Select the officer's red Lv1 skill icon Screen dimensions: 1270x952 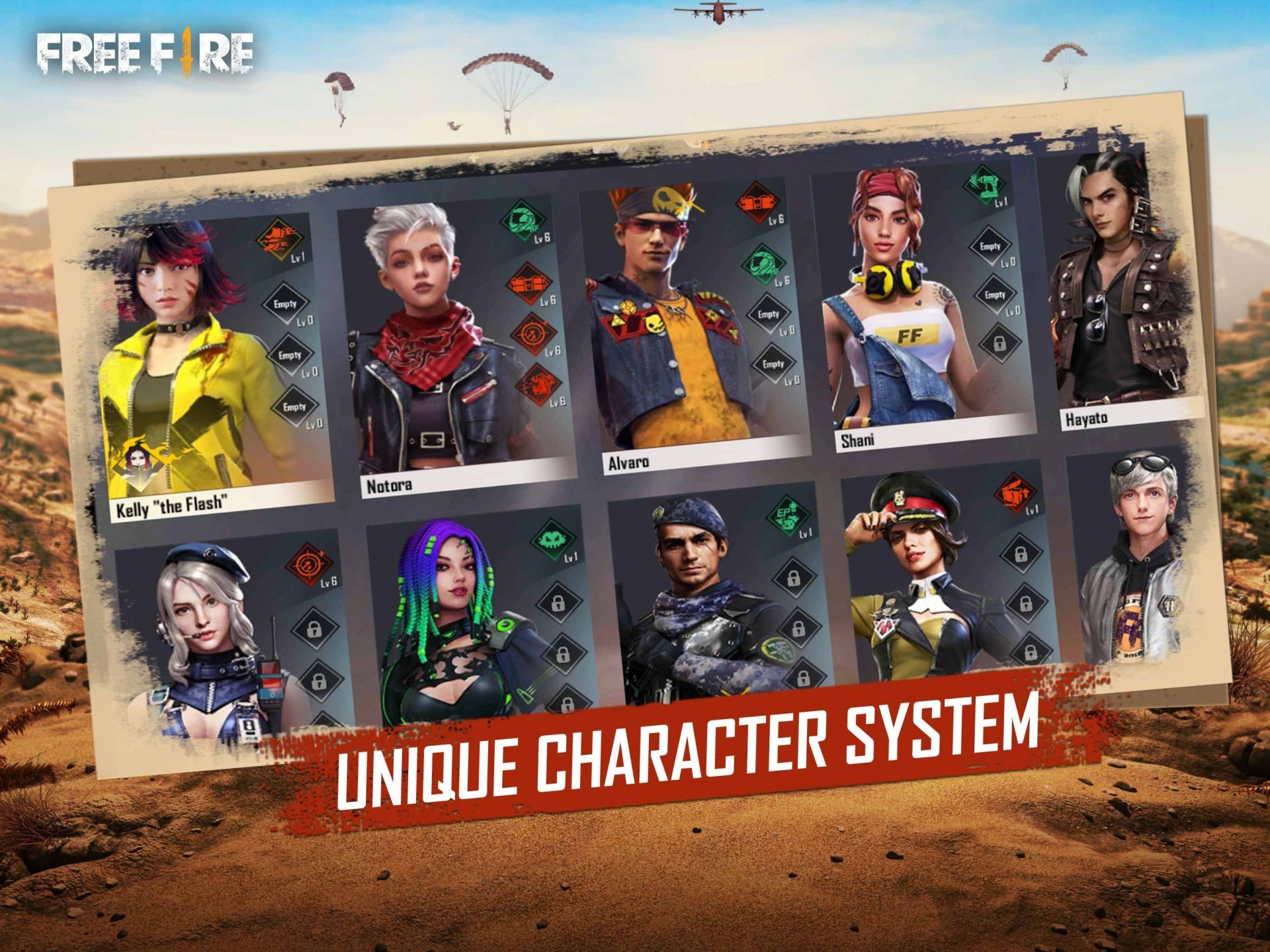point(1015,493)
